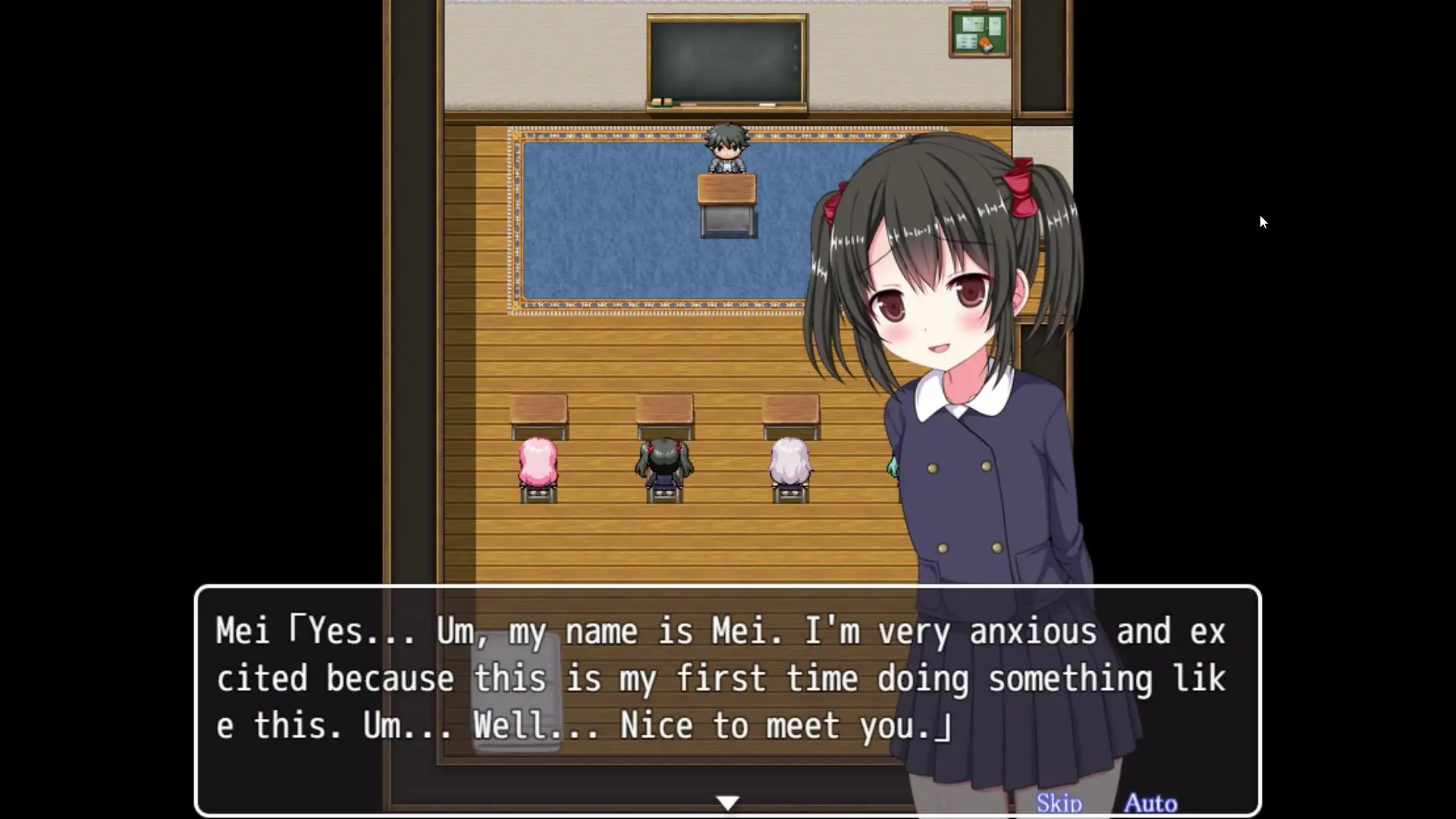Click the corkboard notice in the top-right corner
1456x819 pixels.
tap(978, 32)
